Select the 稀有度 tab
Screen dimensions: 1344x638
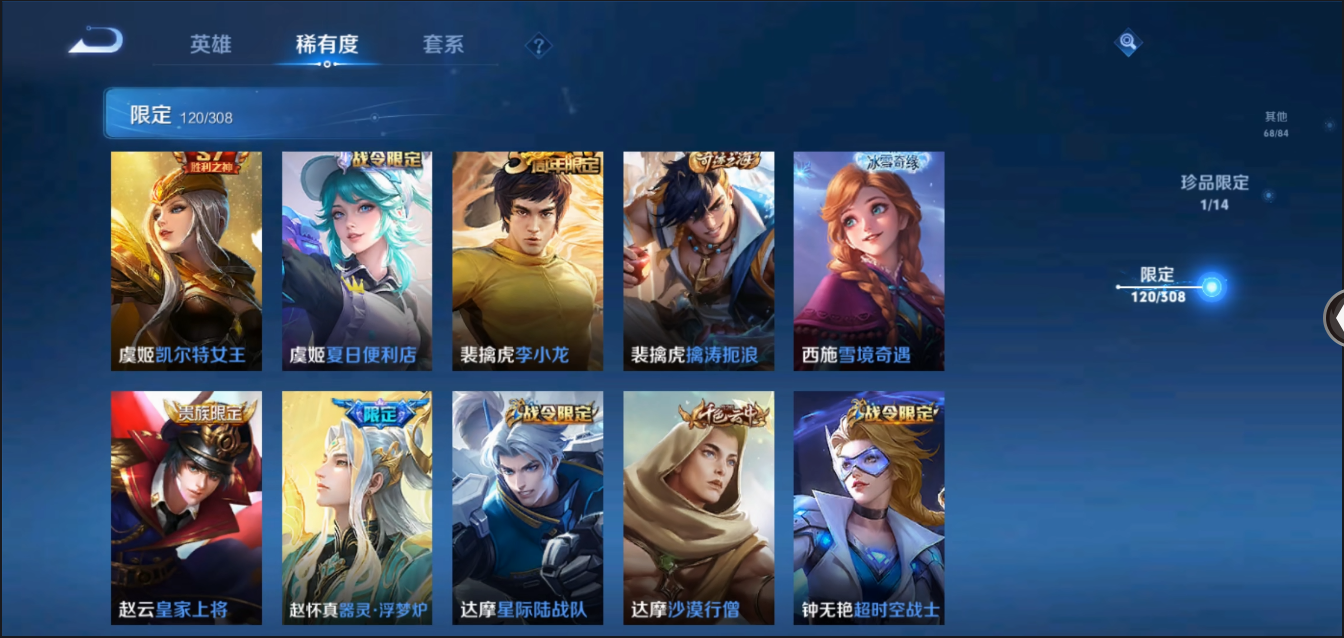tap(327, 45)
